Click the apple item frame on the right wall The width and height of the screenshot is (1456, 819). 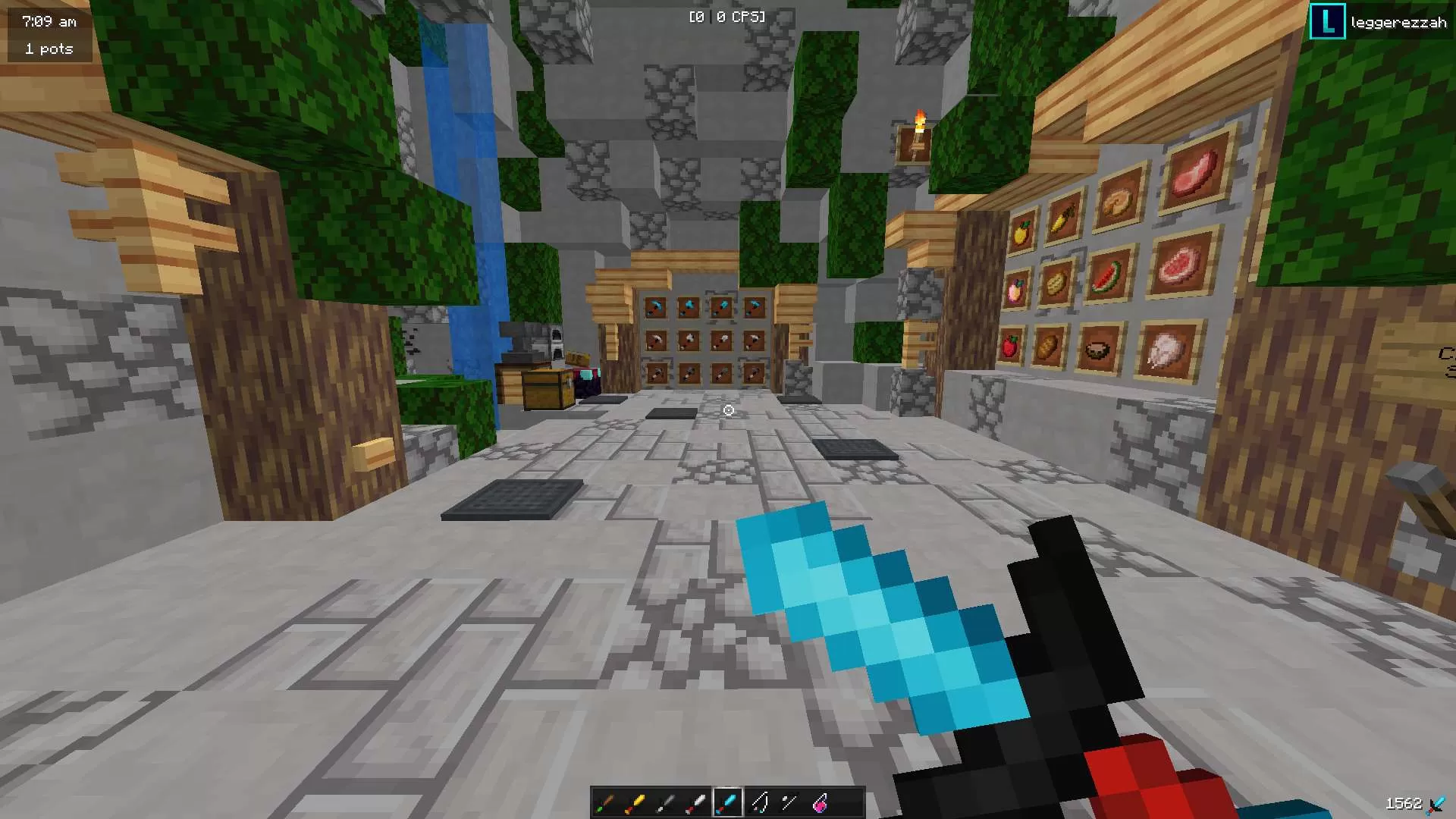[x=1011, y=346]
